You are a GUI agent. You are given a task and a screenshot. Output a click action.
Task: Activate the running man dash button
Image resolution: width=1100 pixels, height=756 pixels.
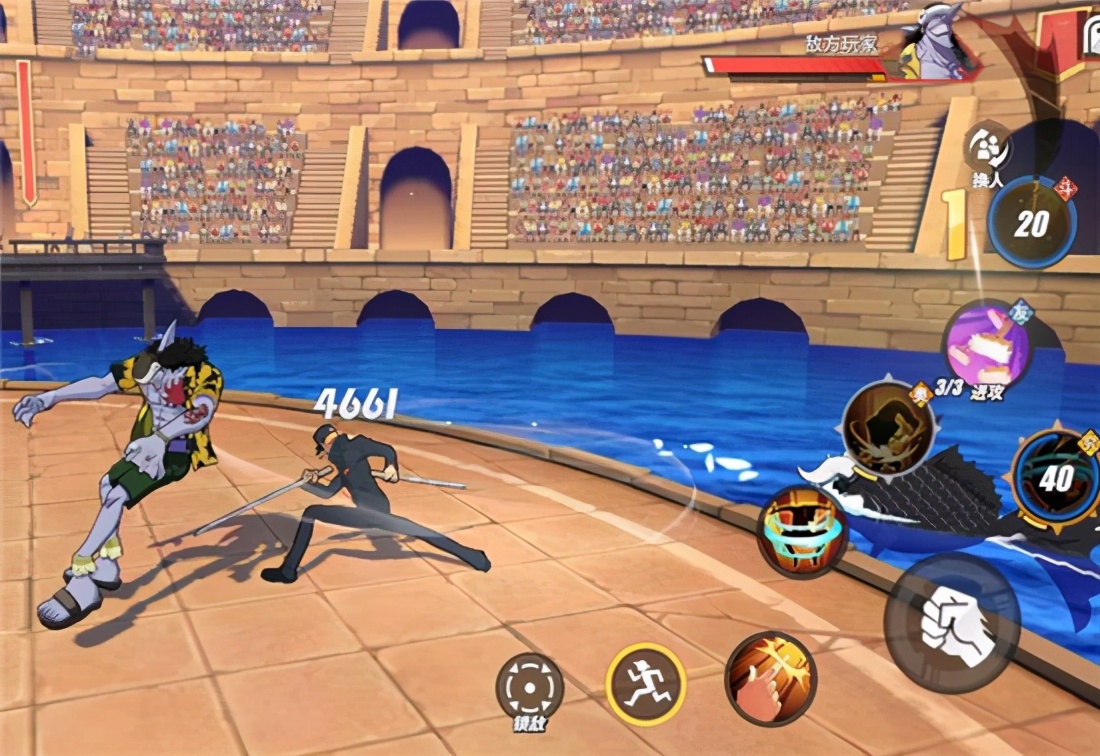click(645, 683)
